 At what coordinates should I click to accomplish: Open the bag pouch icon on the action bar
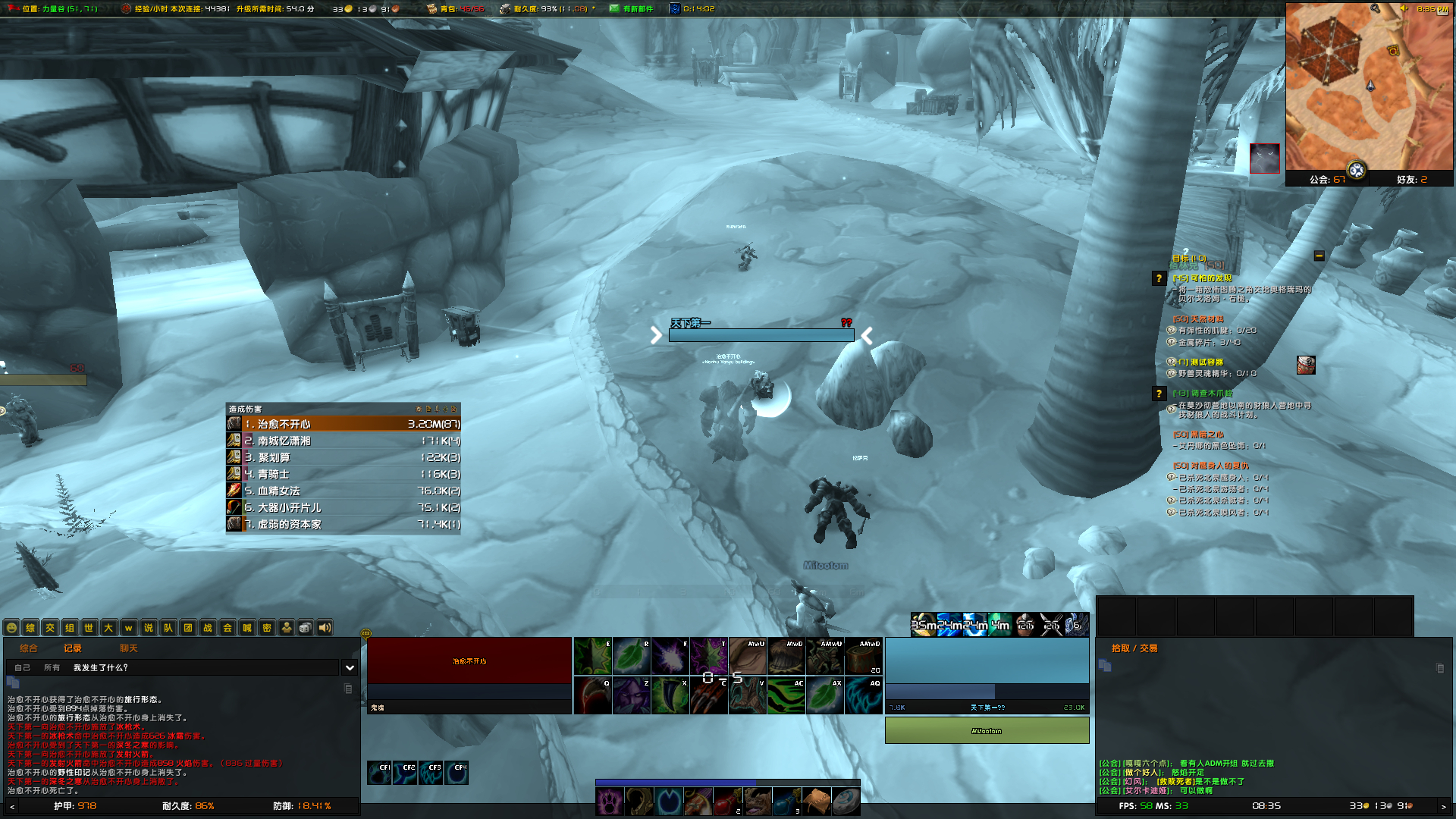817,802
